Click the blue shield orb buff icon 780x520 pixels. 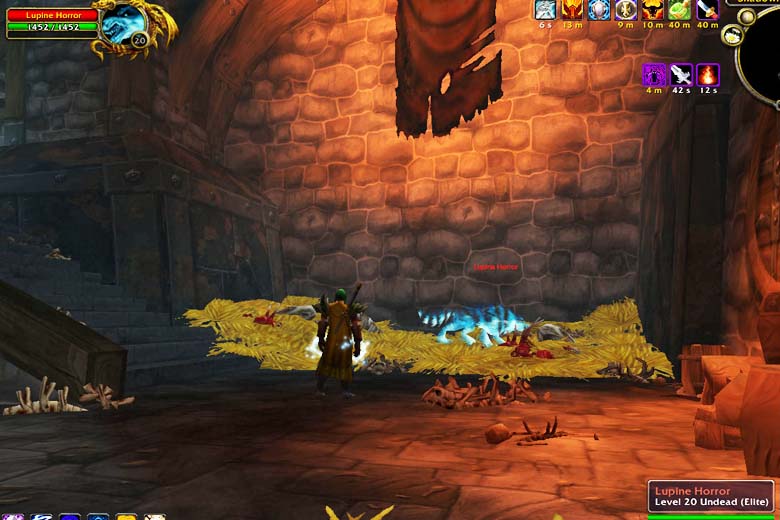click(599, 10)
